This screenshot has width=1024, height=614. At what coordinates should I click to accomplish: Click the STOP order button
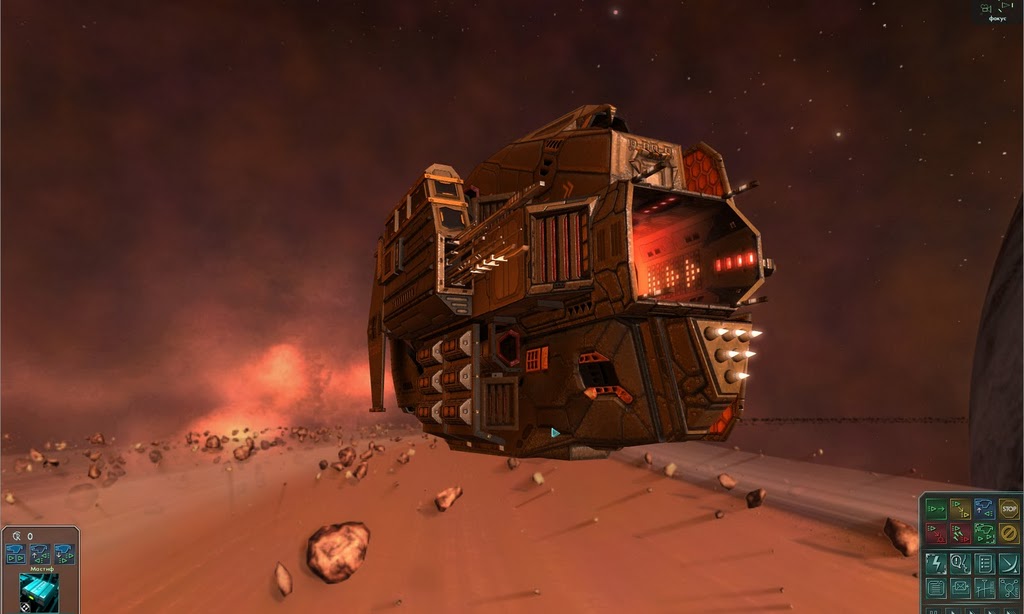(1009, 509)
